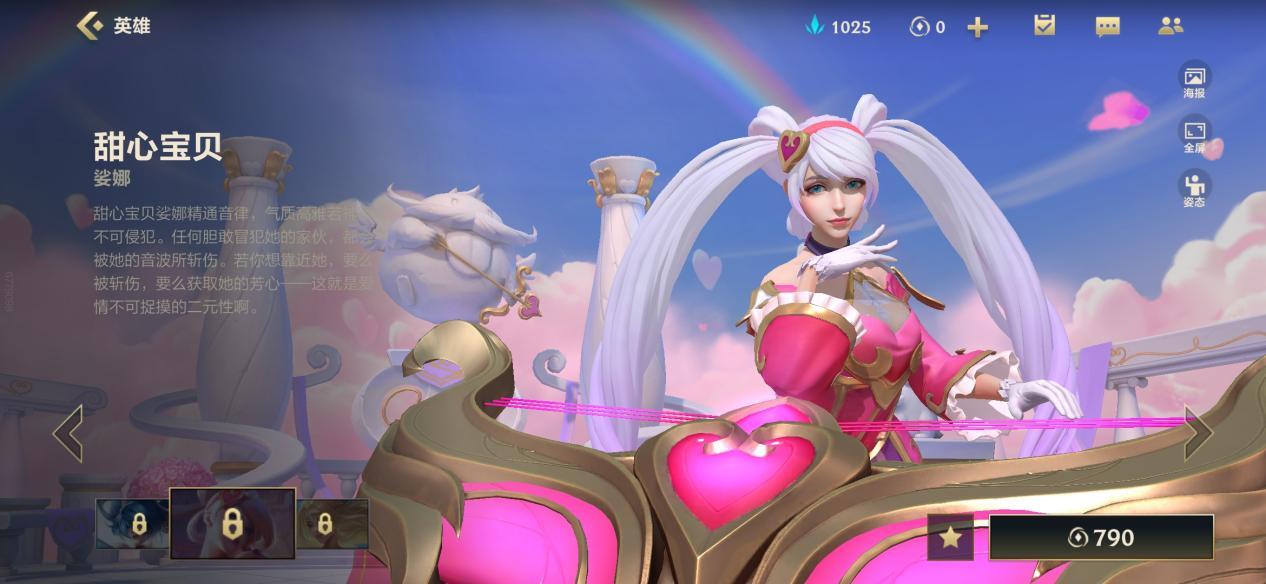Add more currency with the plus button
The image size is (1266, 584).
click(x=978, y=27)
